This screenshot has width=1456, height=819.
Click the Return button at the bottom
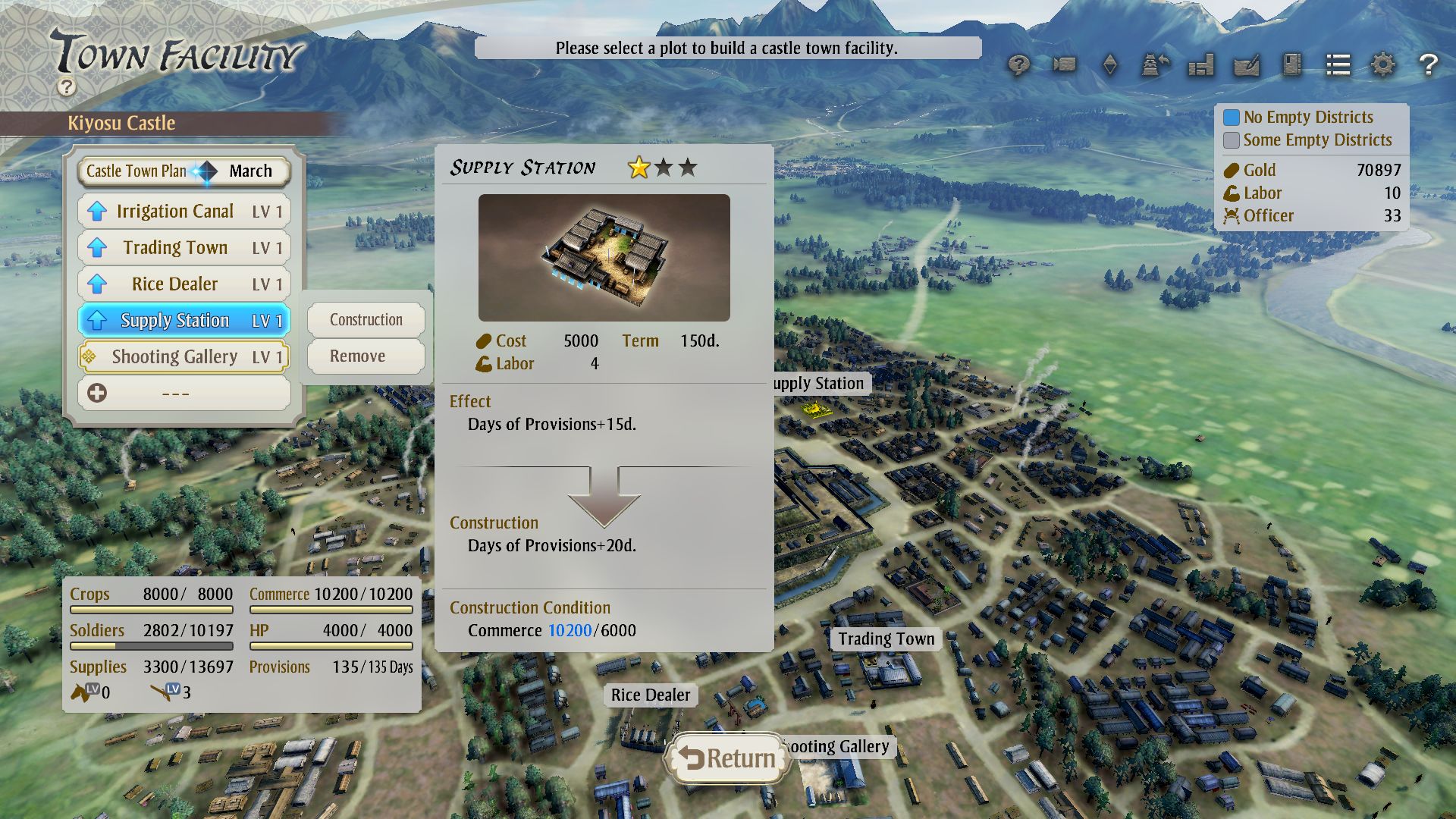(726, 757)
